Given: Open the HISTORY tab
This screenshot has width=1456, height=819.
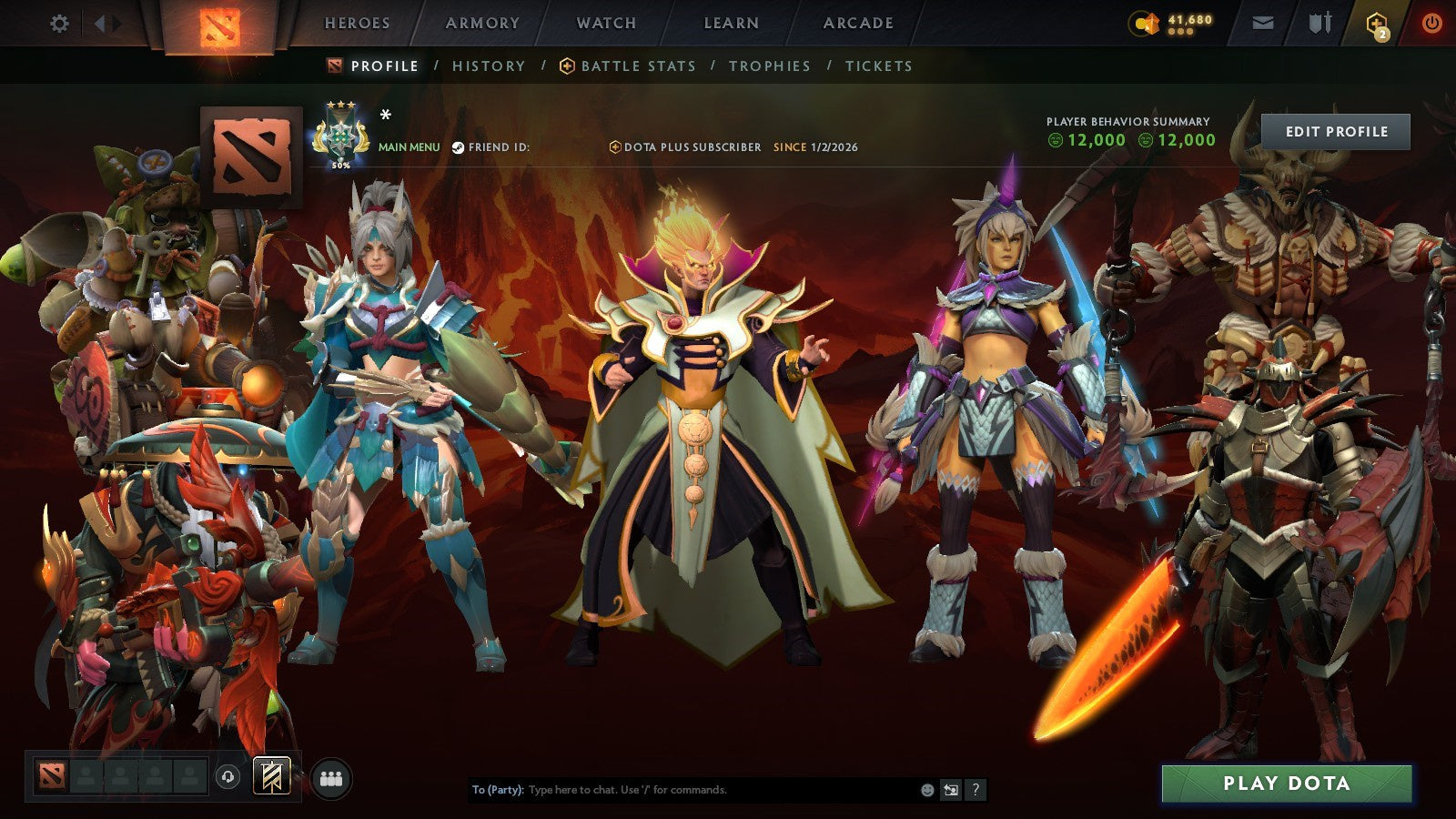Looking at the screenshot, I should point(489,66).
